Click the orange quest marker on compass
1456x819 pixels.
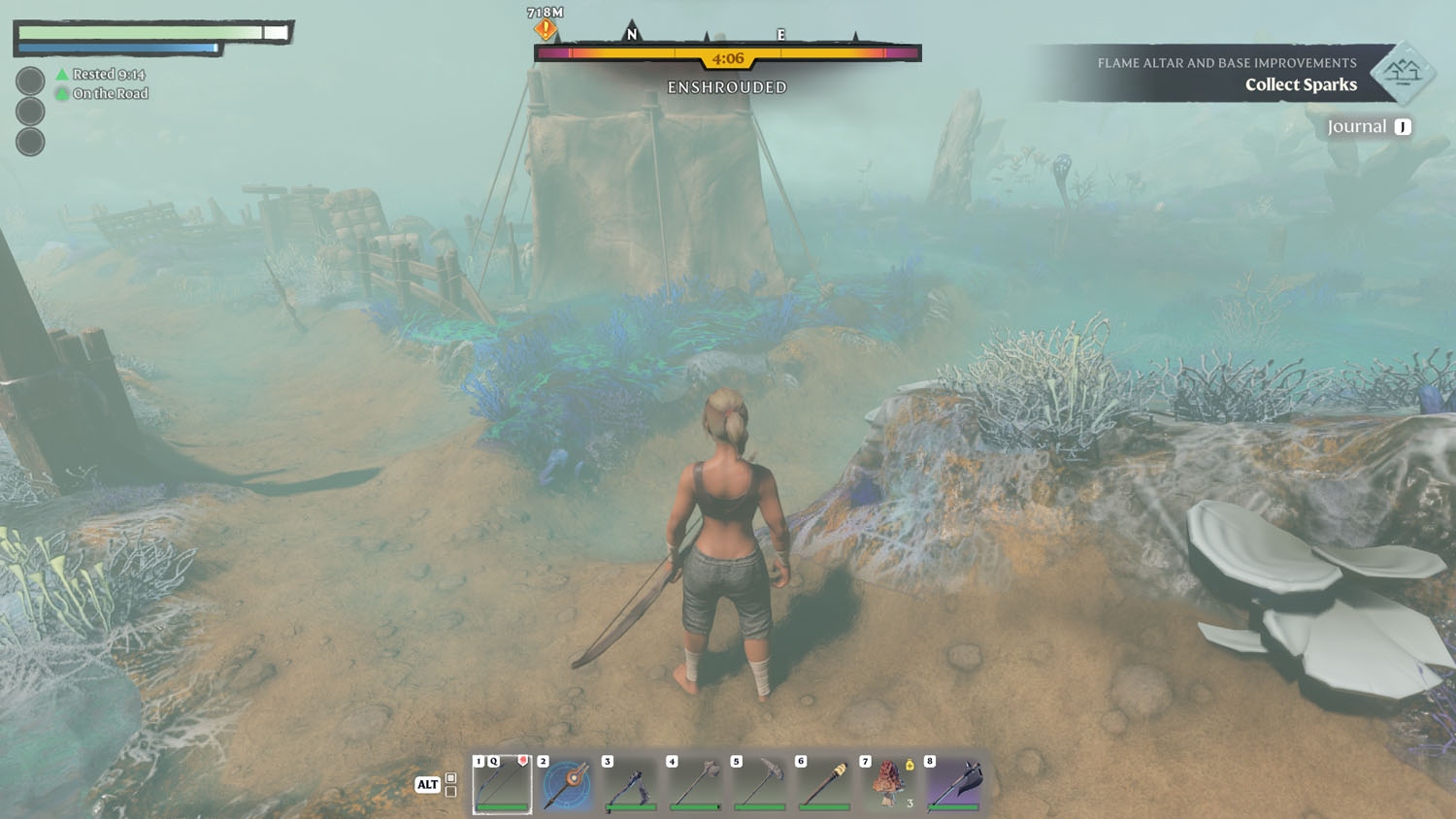pos(546,29)
